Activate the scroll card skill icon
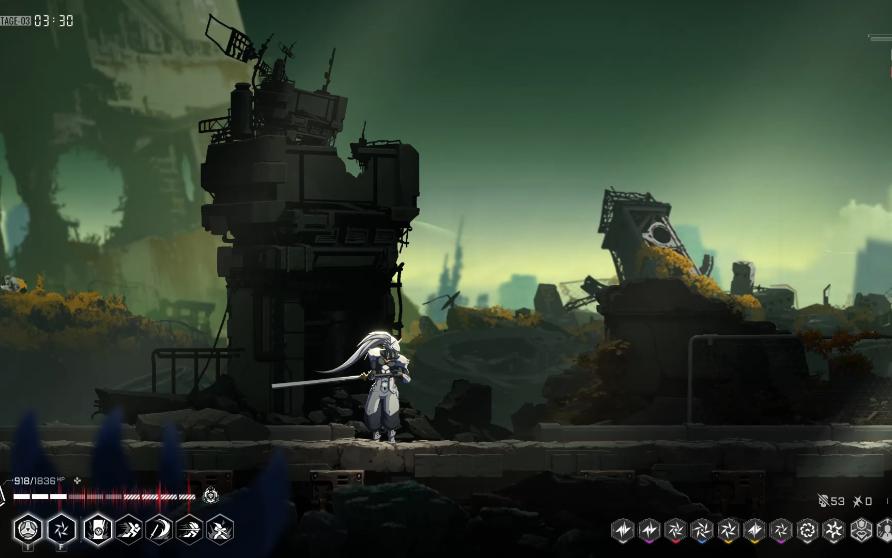The width and height of the screenshot is (892, 558). pyautogui.click(x=97, y=529)
